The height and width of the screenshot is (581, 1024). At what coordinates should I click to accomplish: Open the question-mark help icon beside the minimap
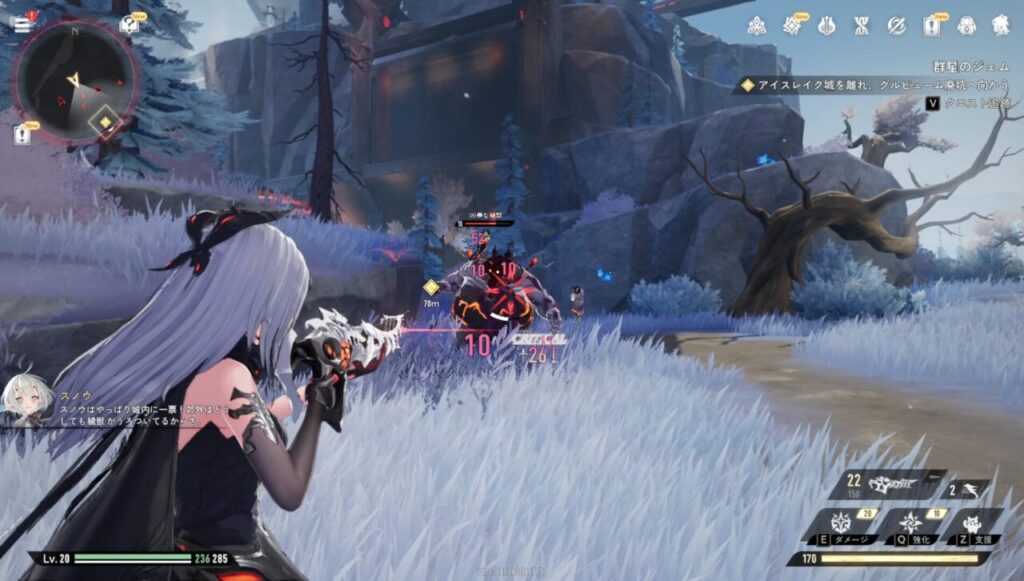tap(129, 25)
